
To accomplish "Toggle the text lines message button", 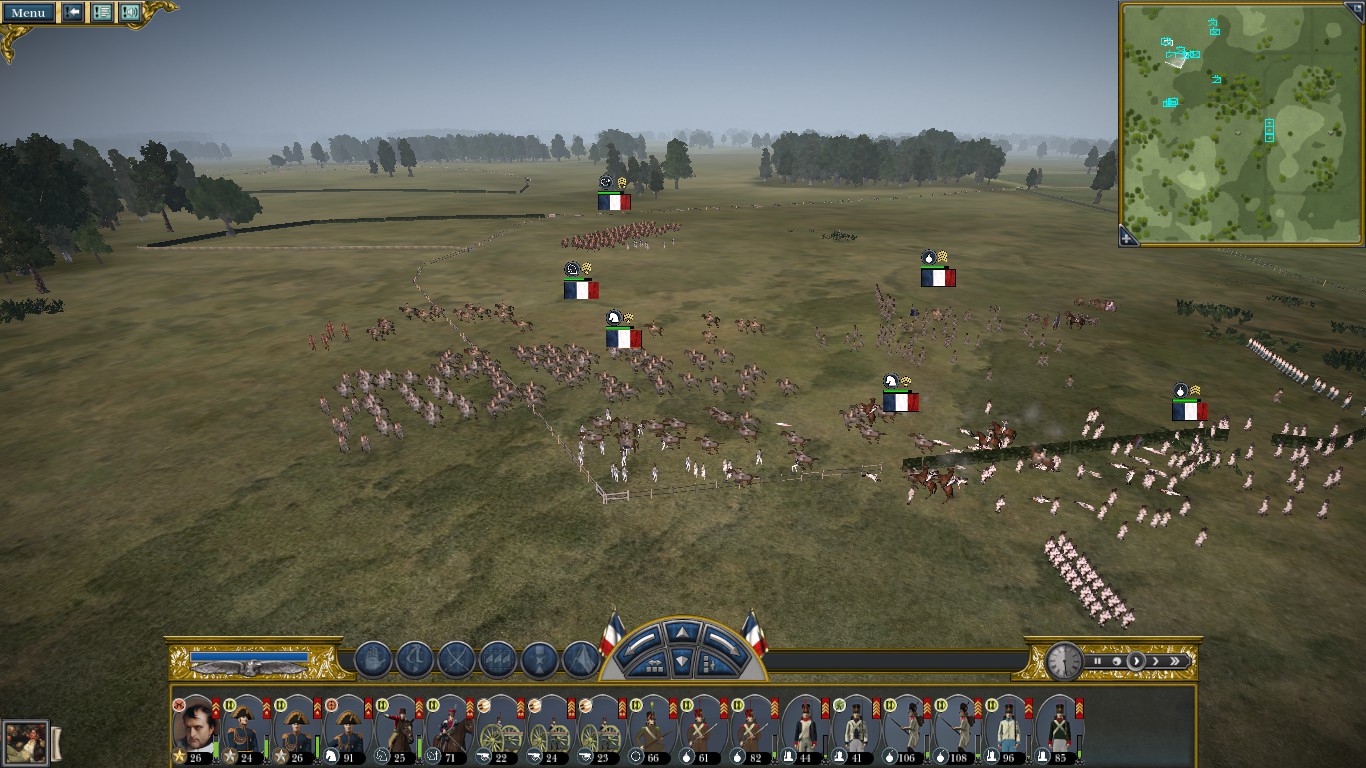I will tap(101, 13).
